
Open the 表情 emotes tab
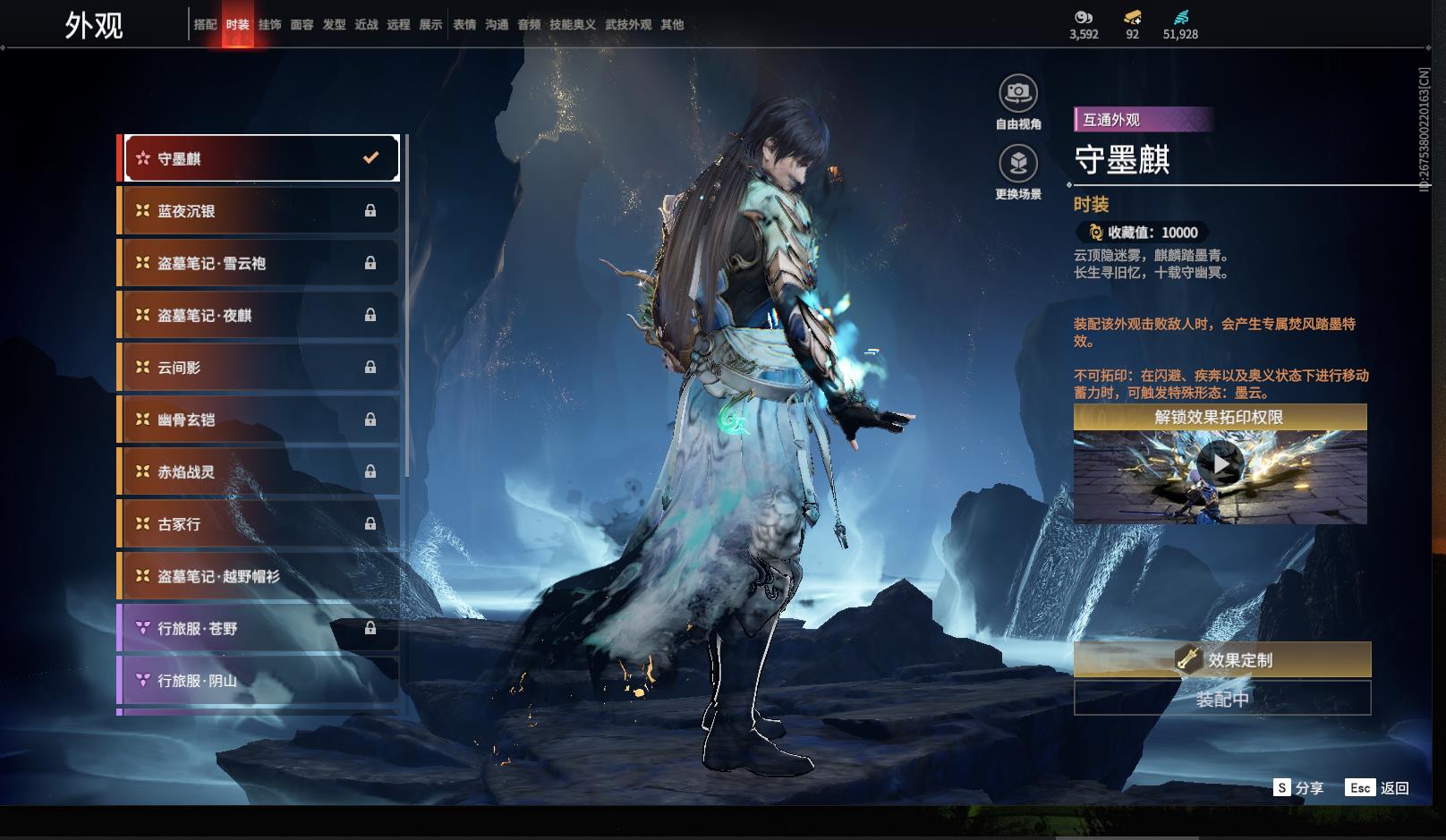coord(464,25)
